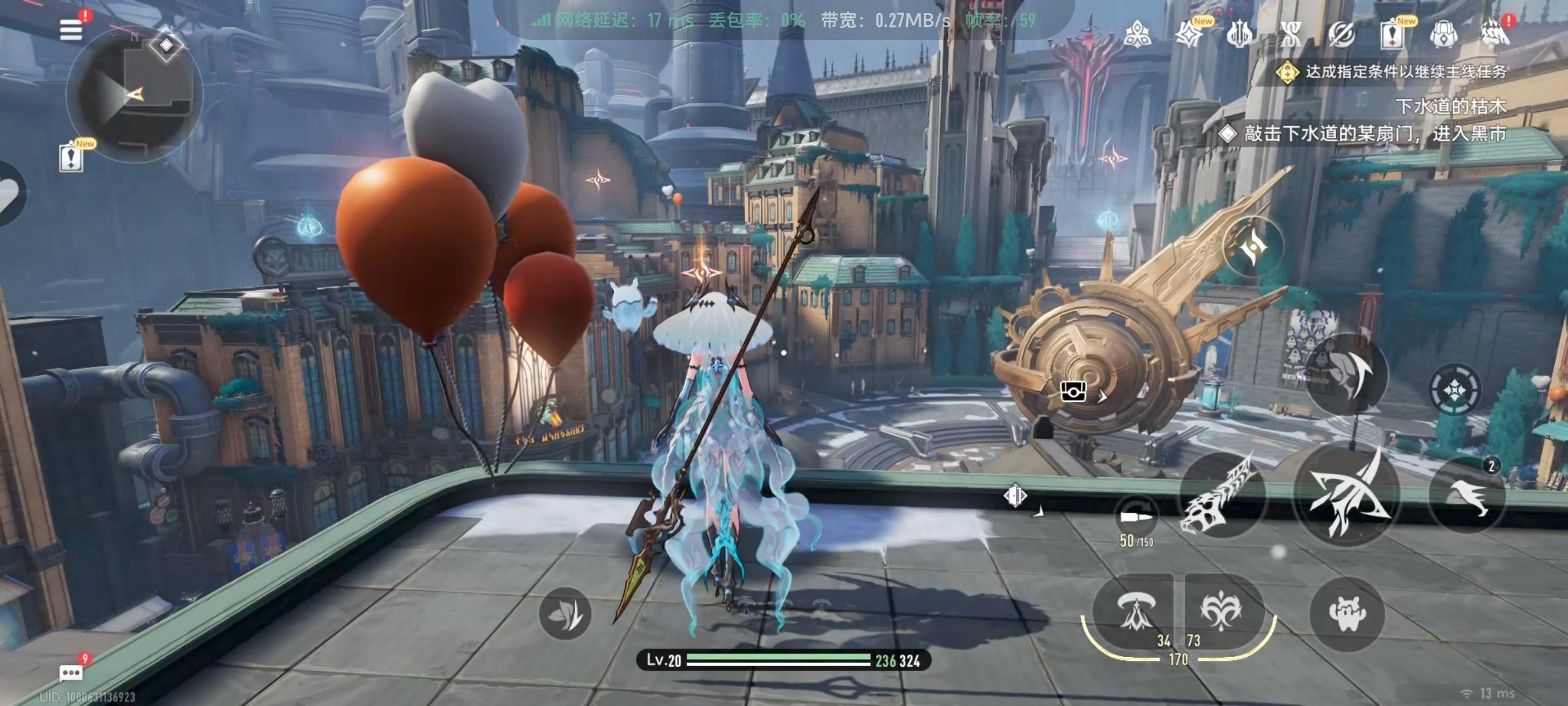Open the backpack inventory icon
Image resolution: width=1568 pixels, height=706 pixels.
1443,34
